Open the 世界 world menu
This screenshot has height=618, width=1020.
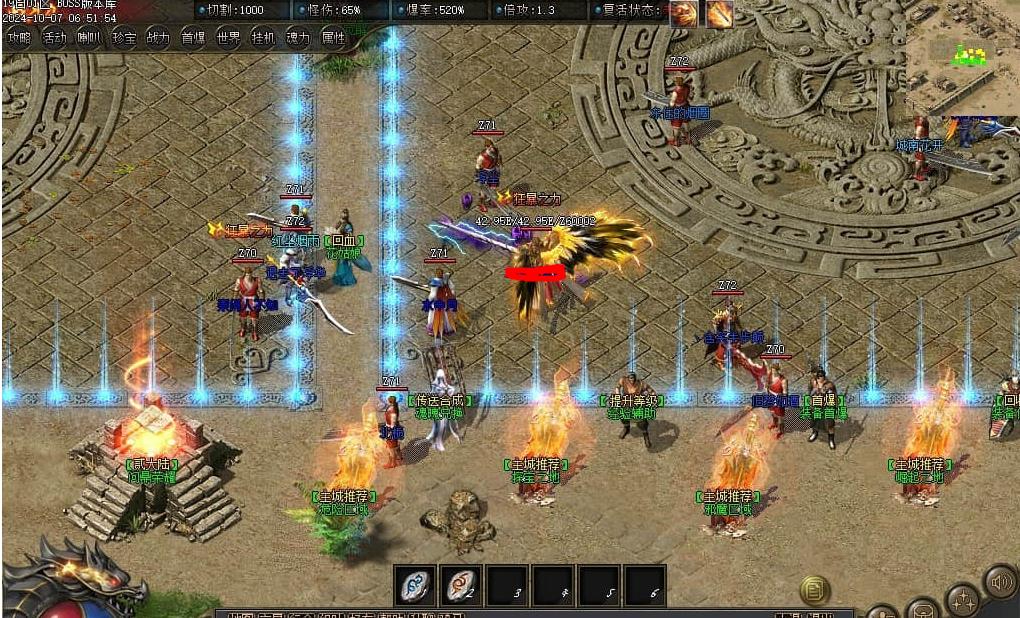pyautogui.click(x=228, y=38)
